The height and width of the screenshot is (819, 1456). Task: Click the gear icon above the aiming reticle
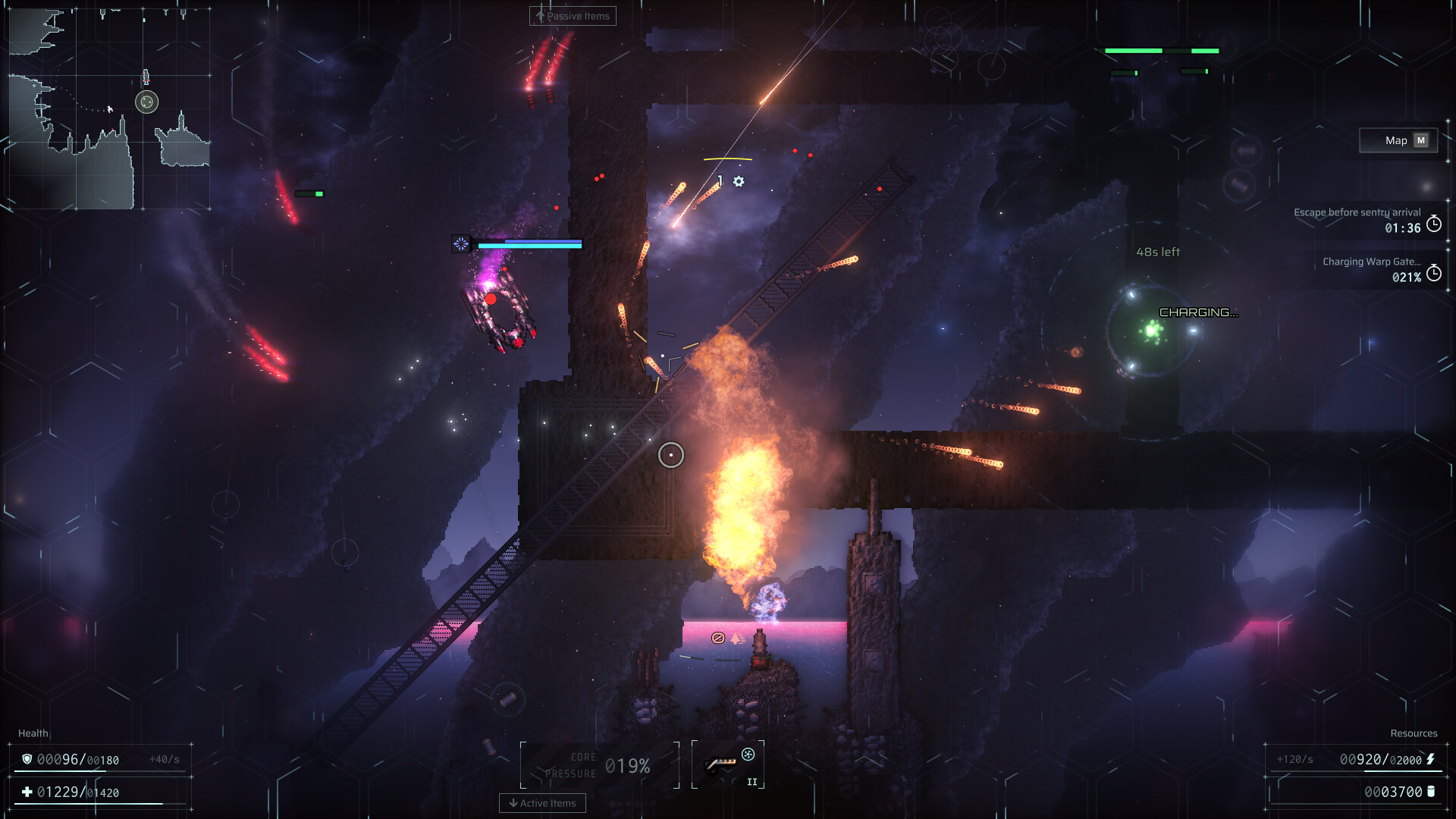click(739, 182)
